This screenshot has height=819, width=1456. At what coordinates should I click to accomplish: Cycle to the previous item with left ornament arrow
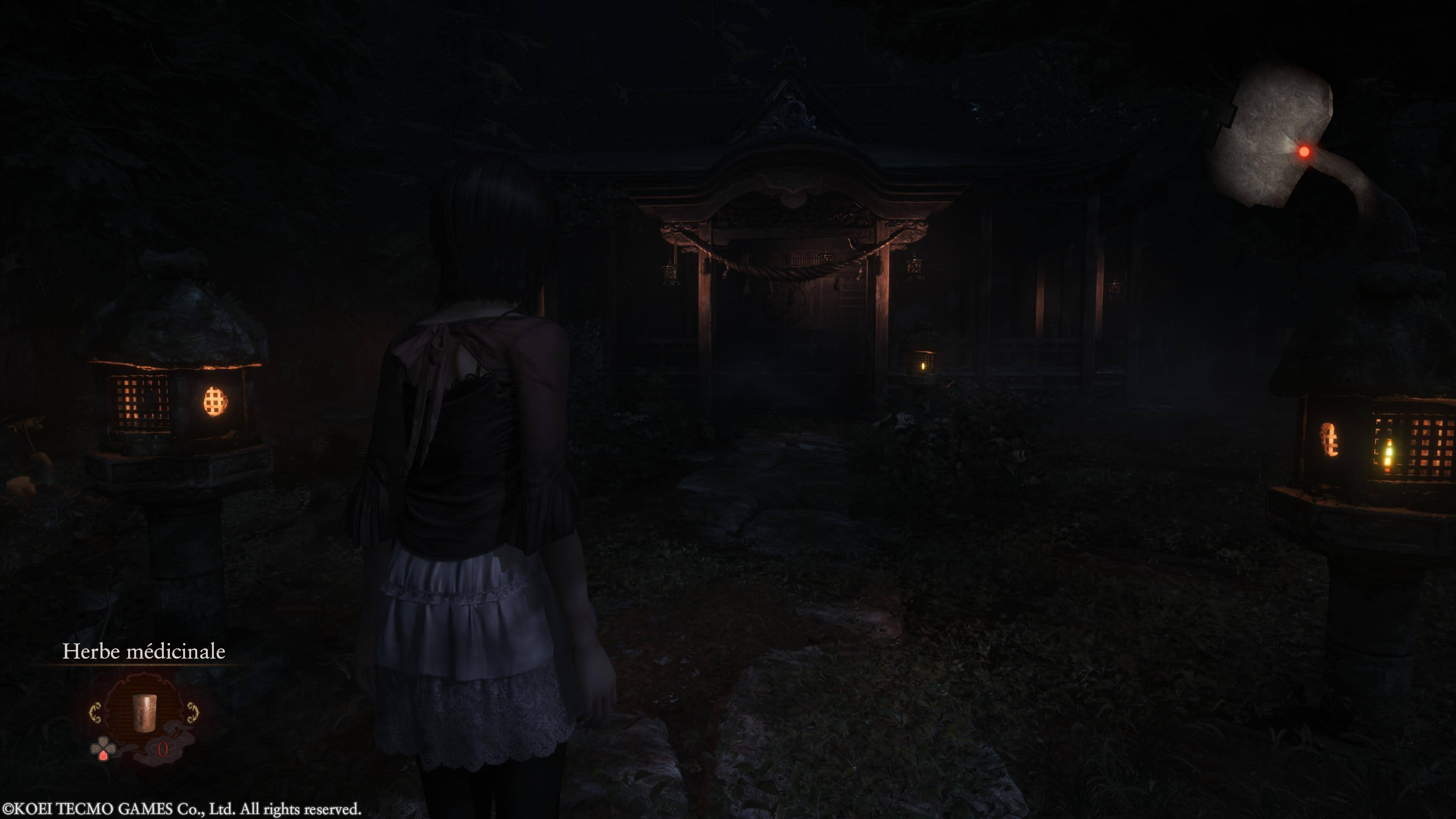click(95, 713)
